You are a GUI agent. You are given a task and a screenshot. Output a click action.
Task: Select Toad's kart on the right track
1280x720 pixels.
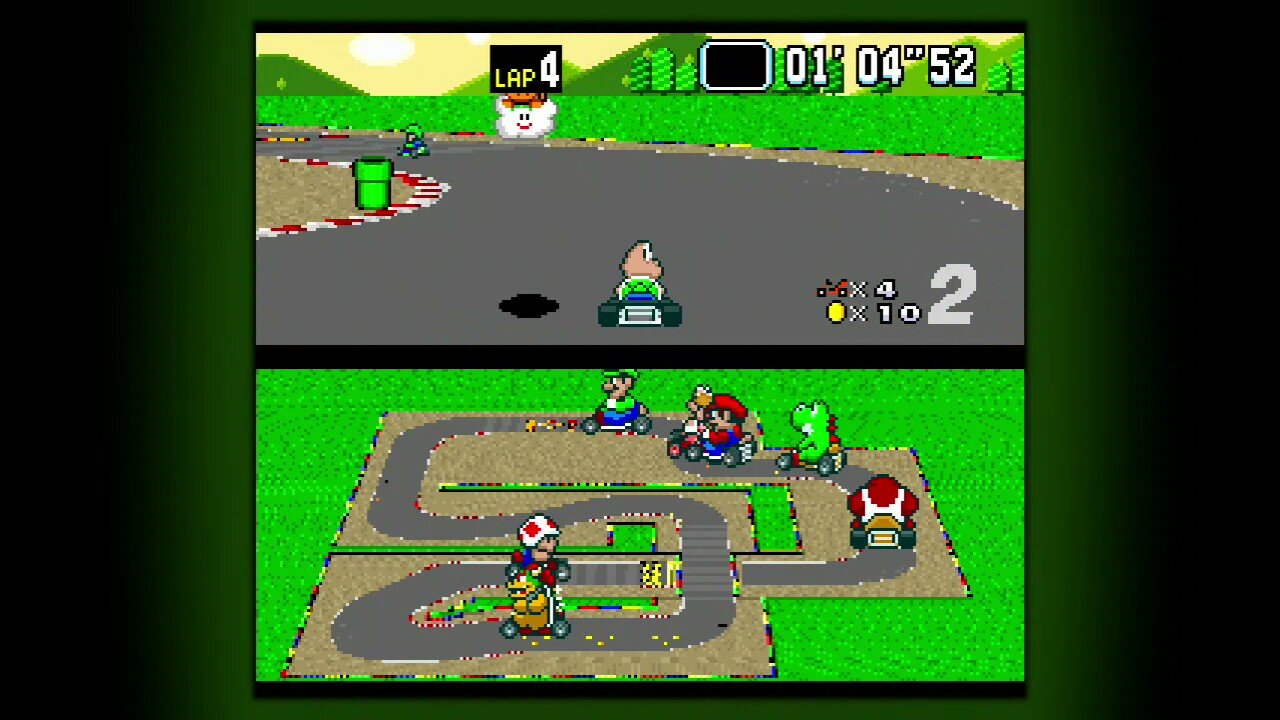pos(882,512)
